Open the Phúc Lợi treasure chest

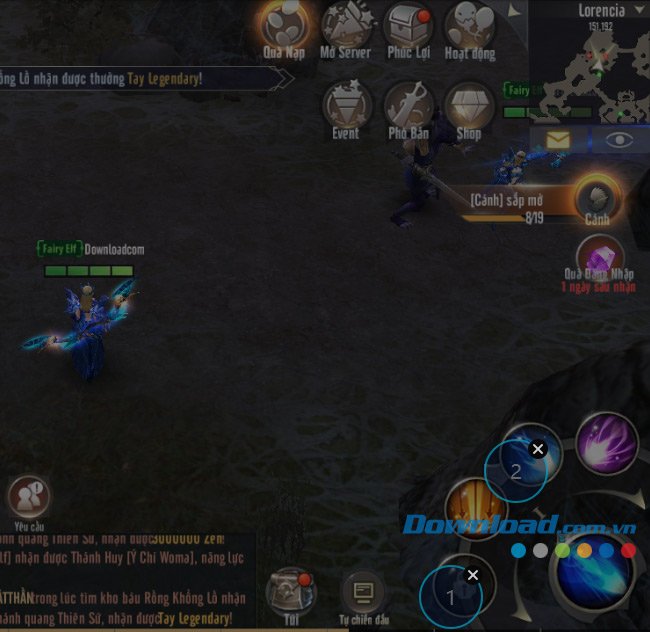pyautogui.click(x=408, y=27)
